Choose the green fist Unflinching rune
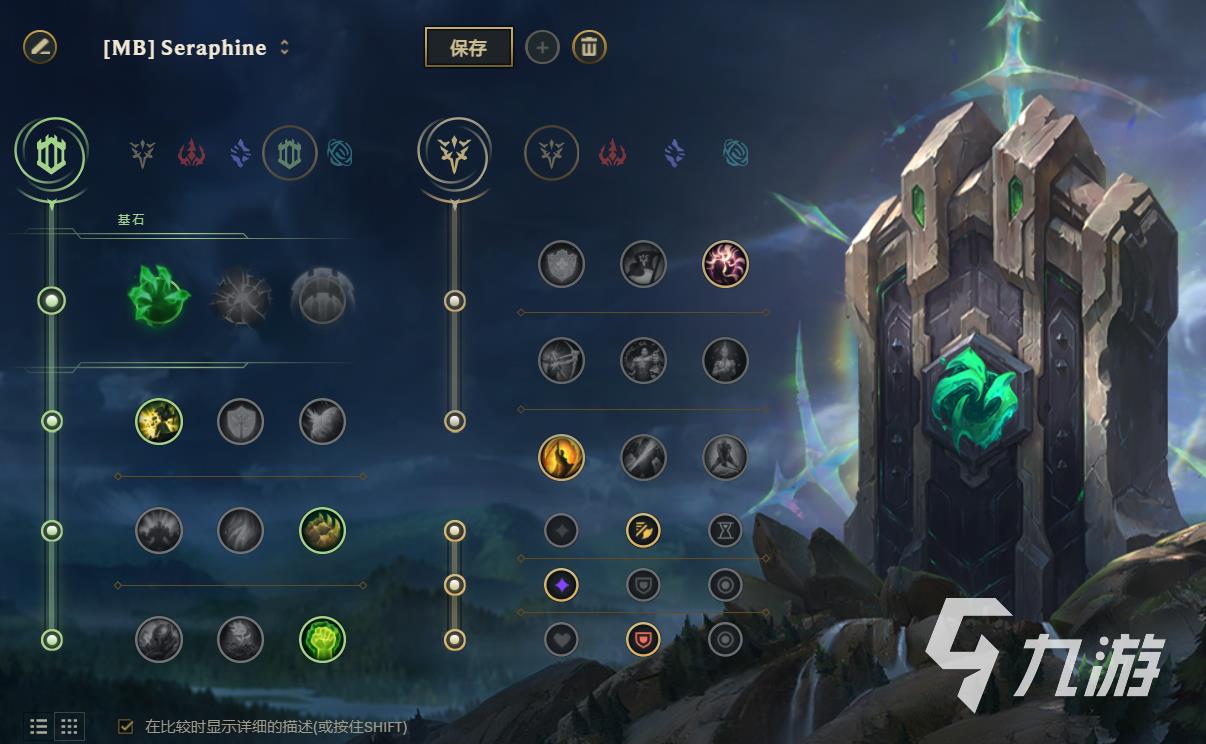Viewport: 1206px width, 744px height. coord(322,639)
